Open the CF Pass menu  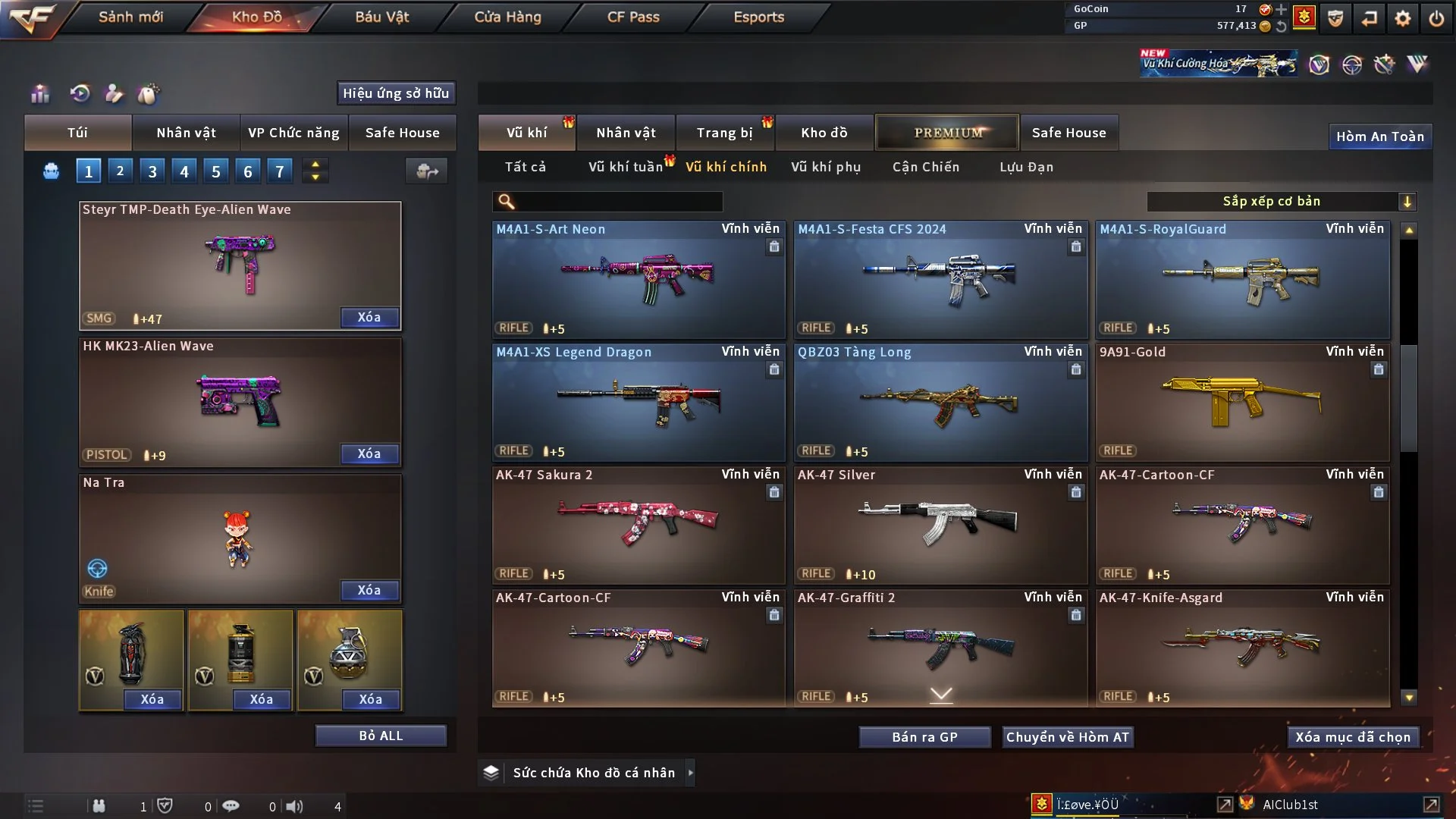coord(633,17)
